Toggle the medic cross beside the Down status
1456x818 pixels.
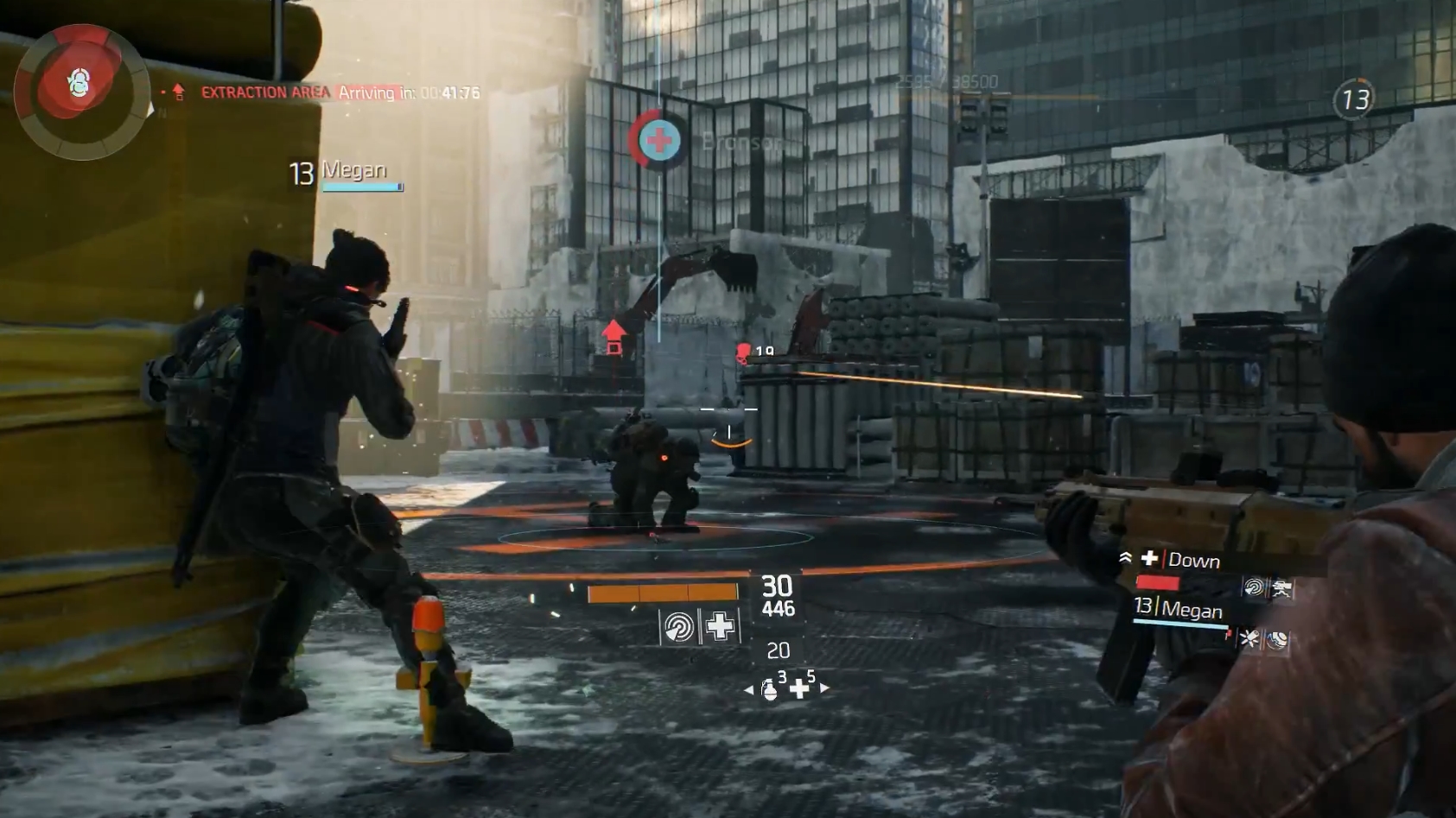[1148, 559]
